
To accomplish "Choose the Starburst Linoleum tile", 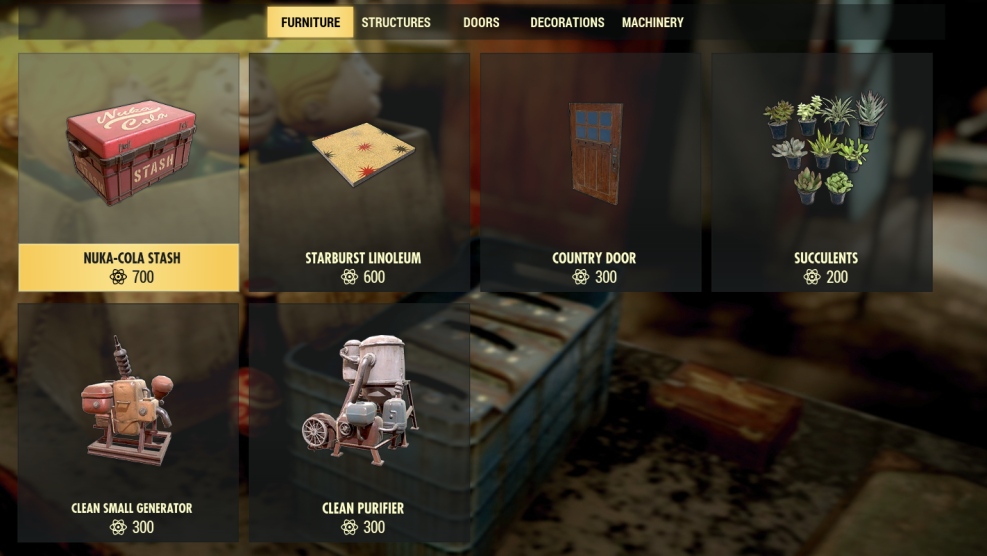I will pos(360,172).
